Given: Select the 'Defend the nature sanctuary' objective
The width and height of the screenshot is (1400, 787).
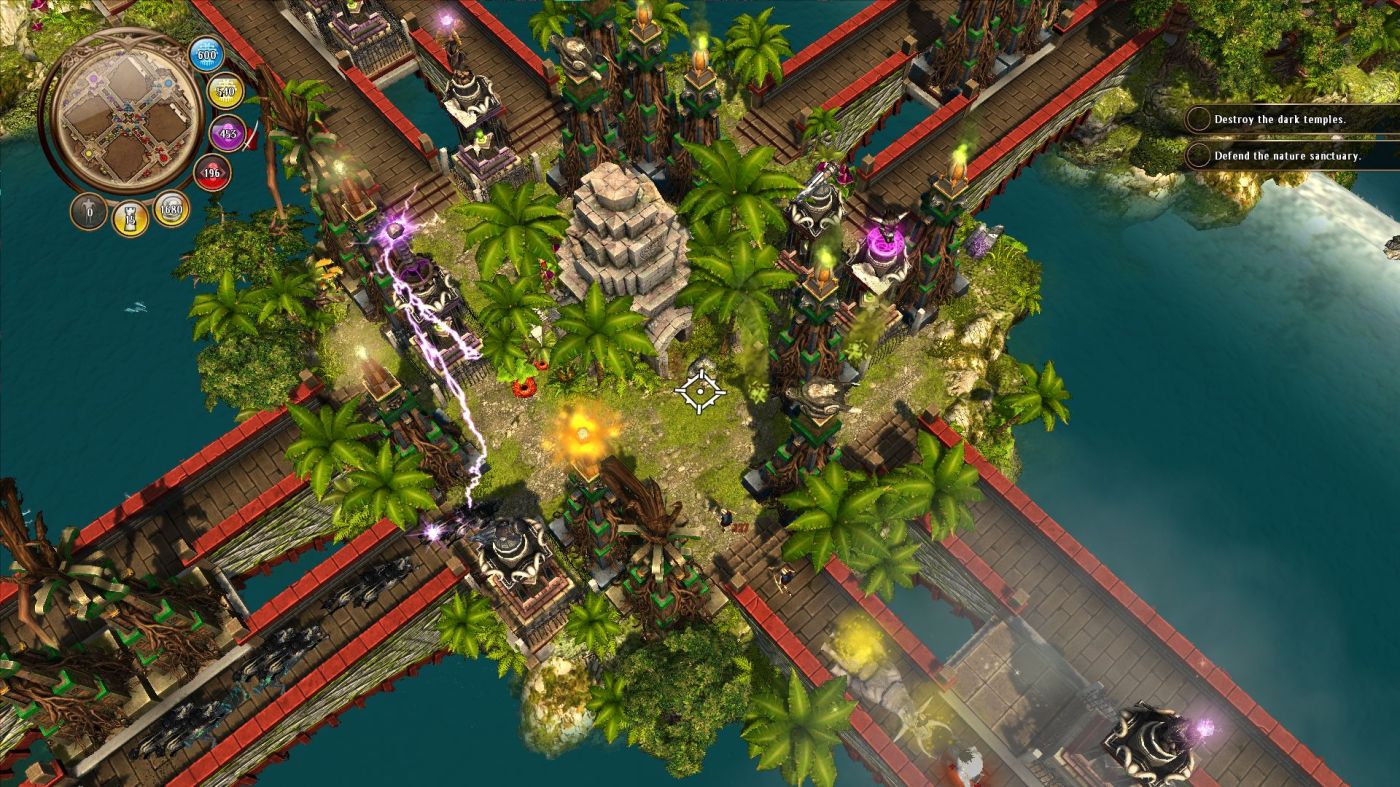Looking at the screenshot, I should [x=1286, y=156].
